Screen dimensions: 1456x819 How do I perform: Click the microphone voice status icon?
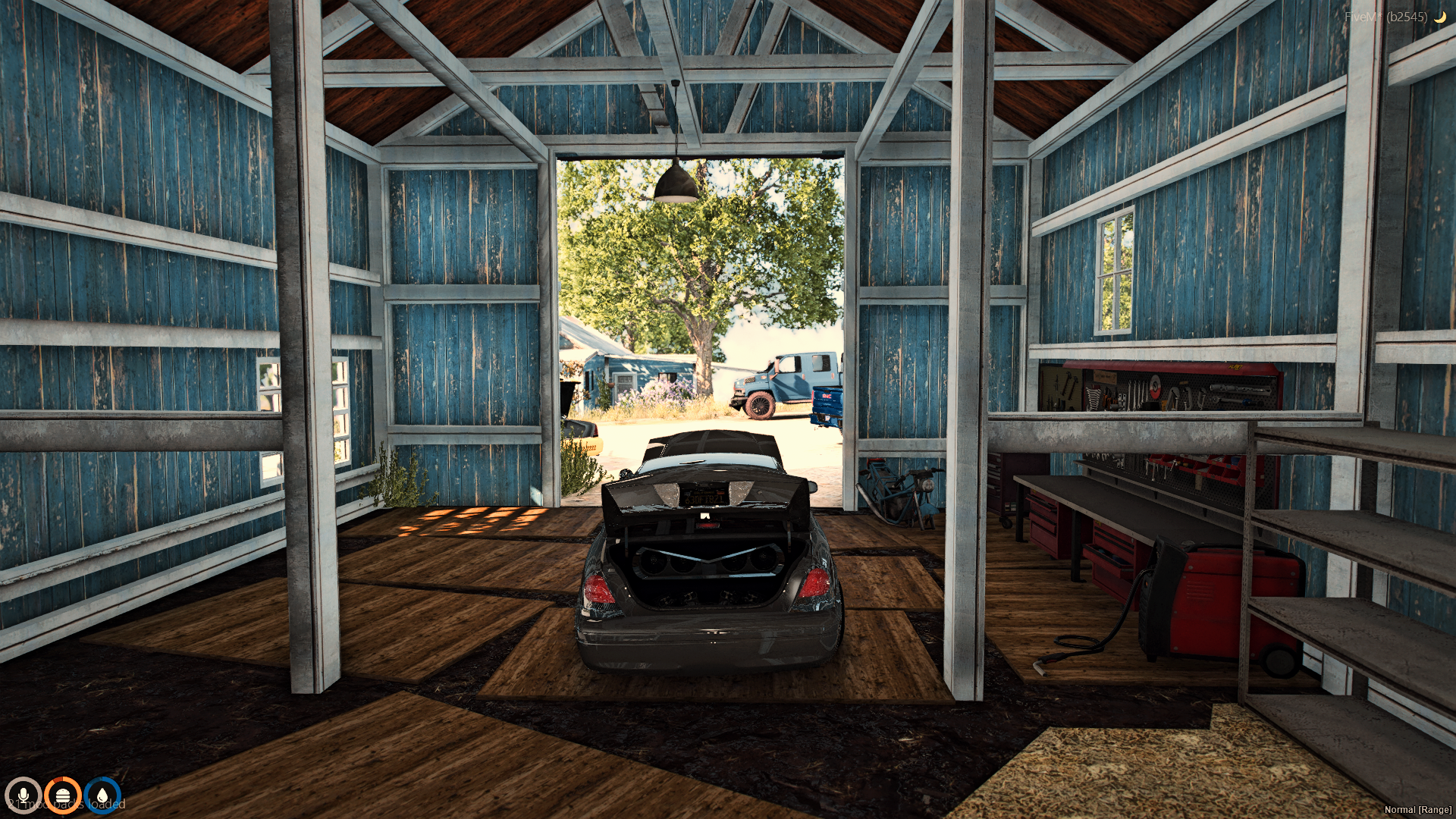click(x=23, y=795)
